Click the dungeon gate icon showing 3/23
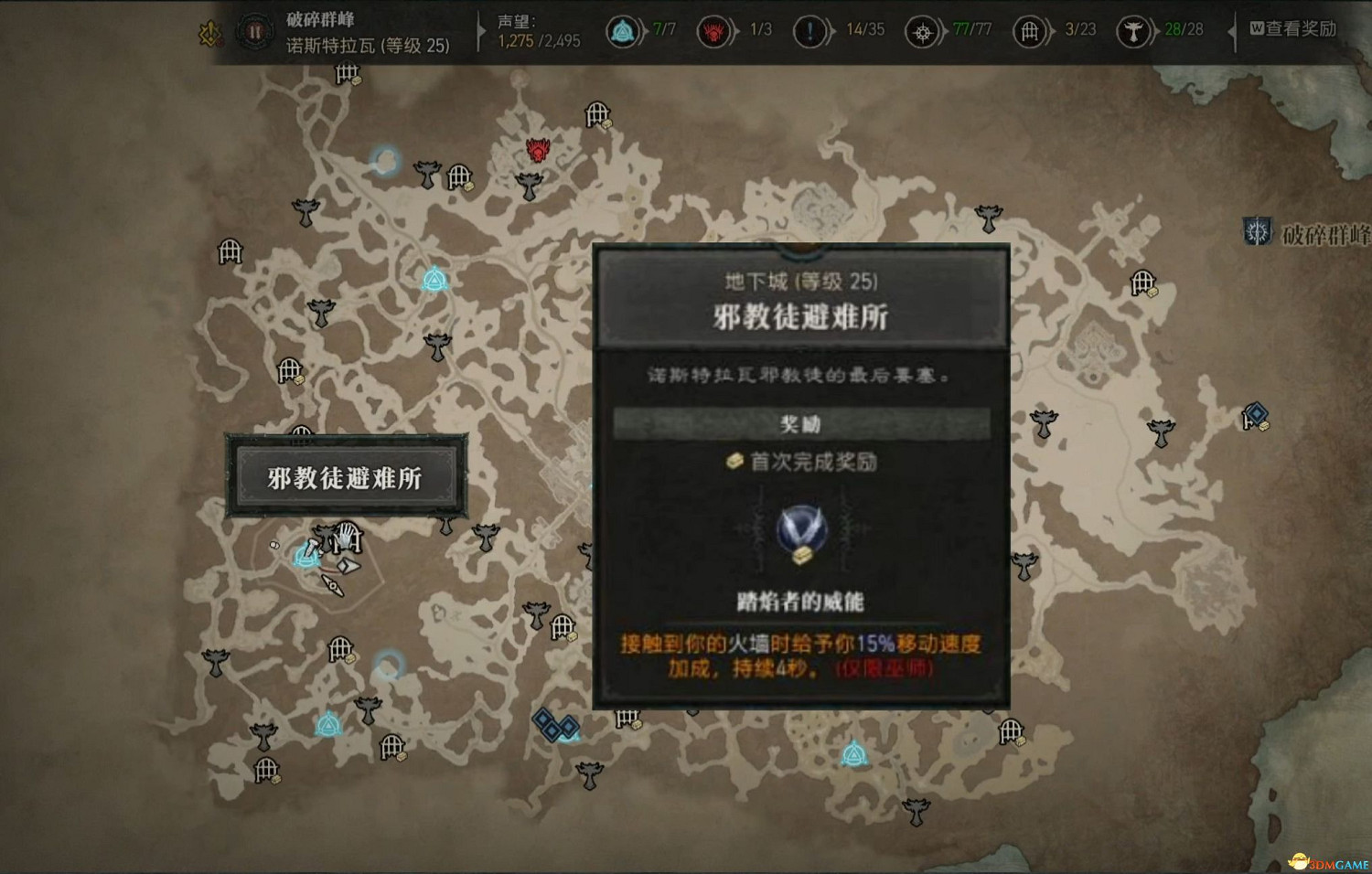1372x874 pixels. point(1031,30)
